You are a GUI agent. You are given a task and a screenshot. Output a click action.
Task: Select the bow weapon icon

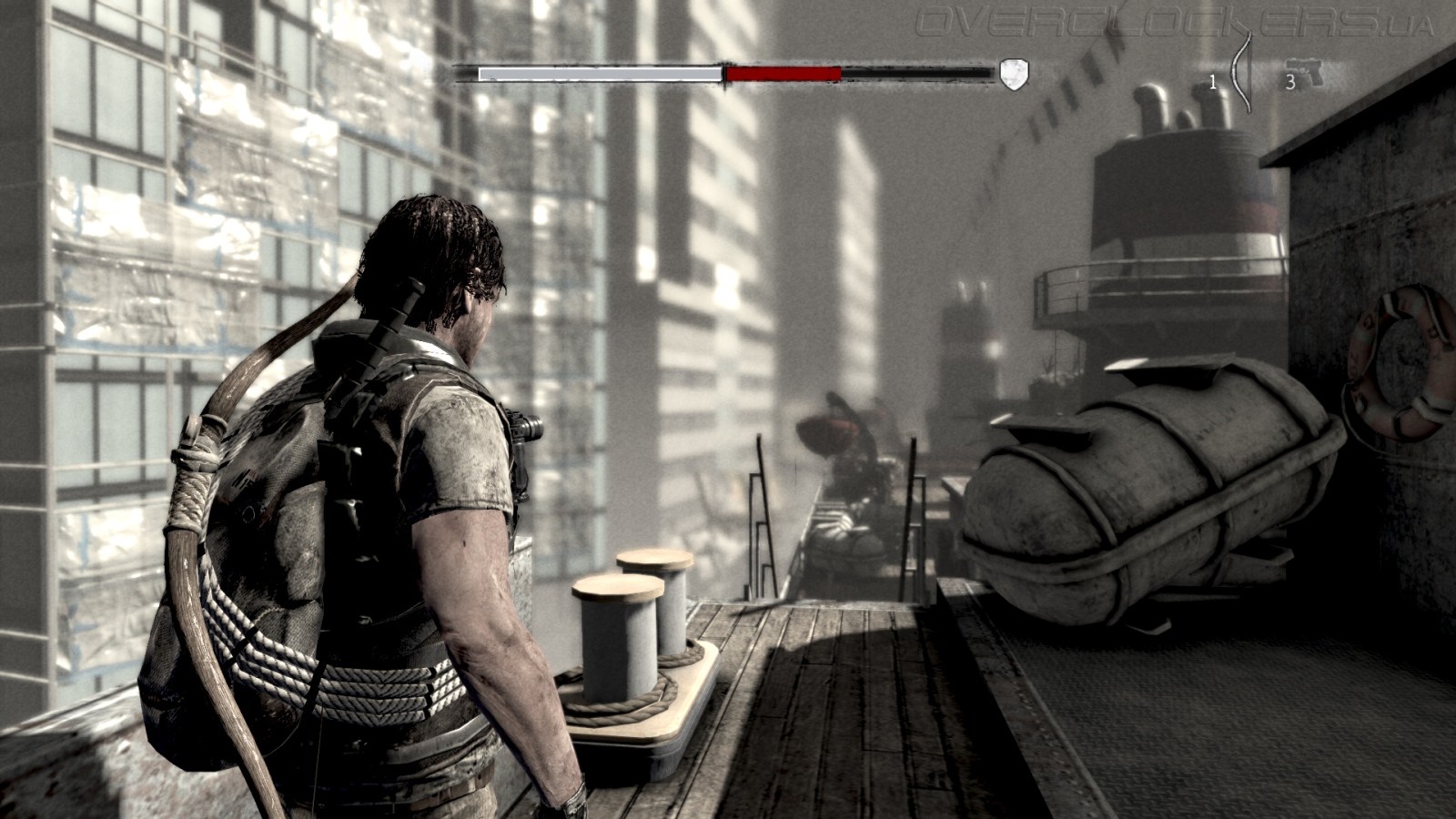1240,73
